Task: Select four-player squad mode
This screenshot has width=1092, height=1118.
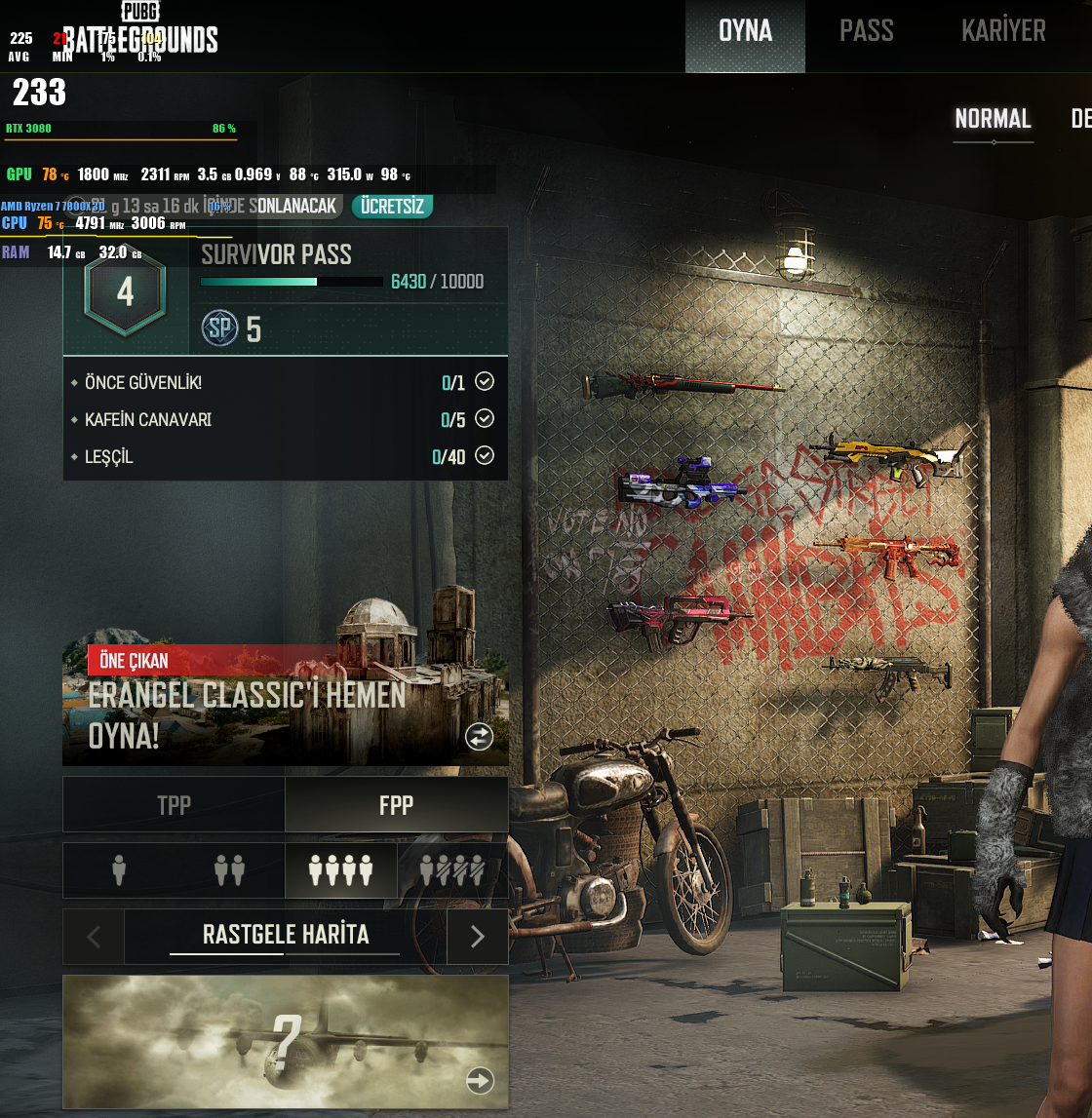Action: point(340,869)
